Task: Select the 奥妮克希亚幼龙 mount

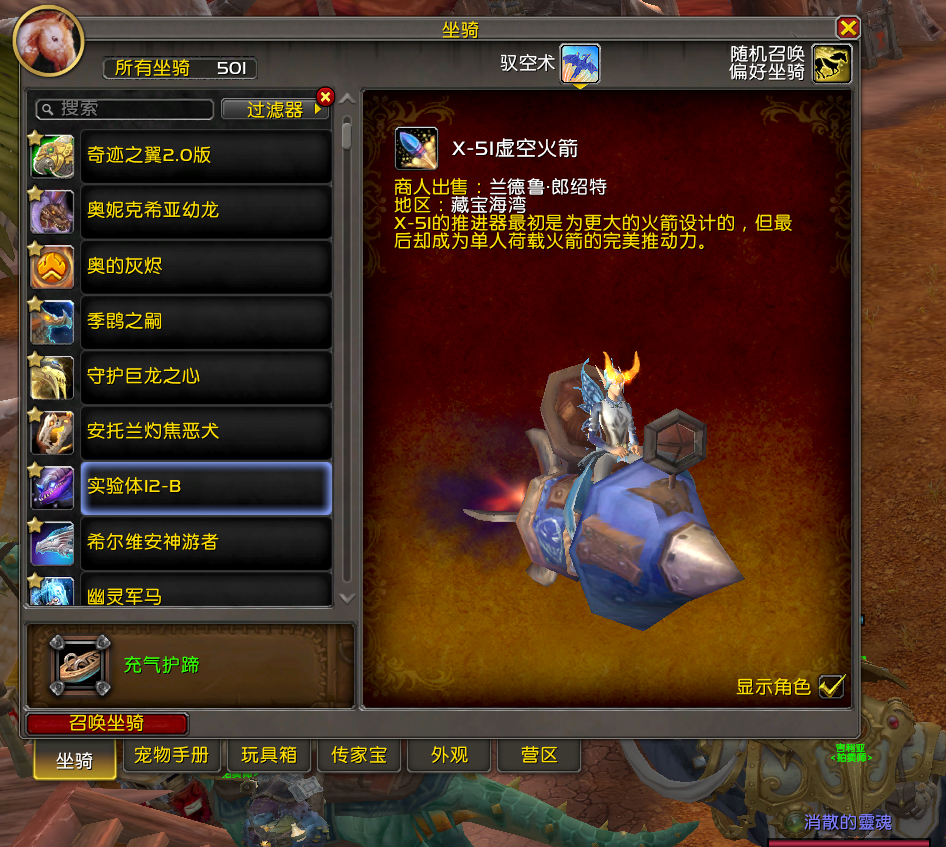Action: coord(205,211)
